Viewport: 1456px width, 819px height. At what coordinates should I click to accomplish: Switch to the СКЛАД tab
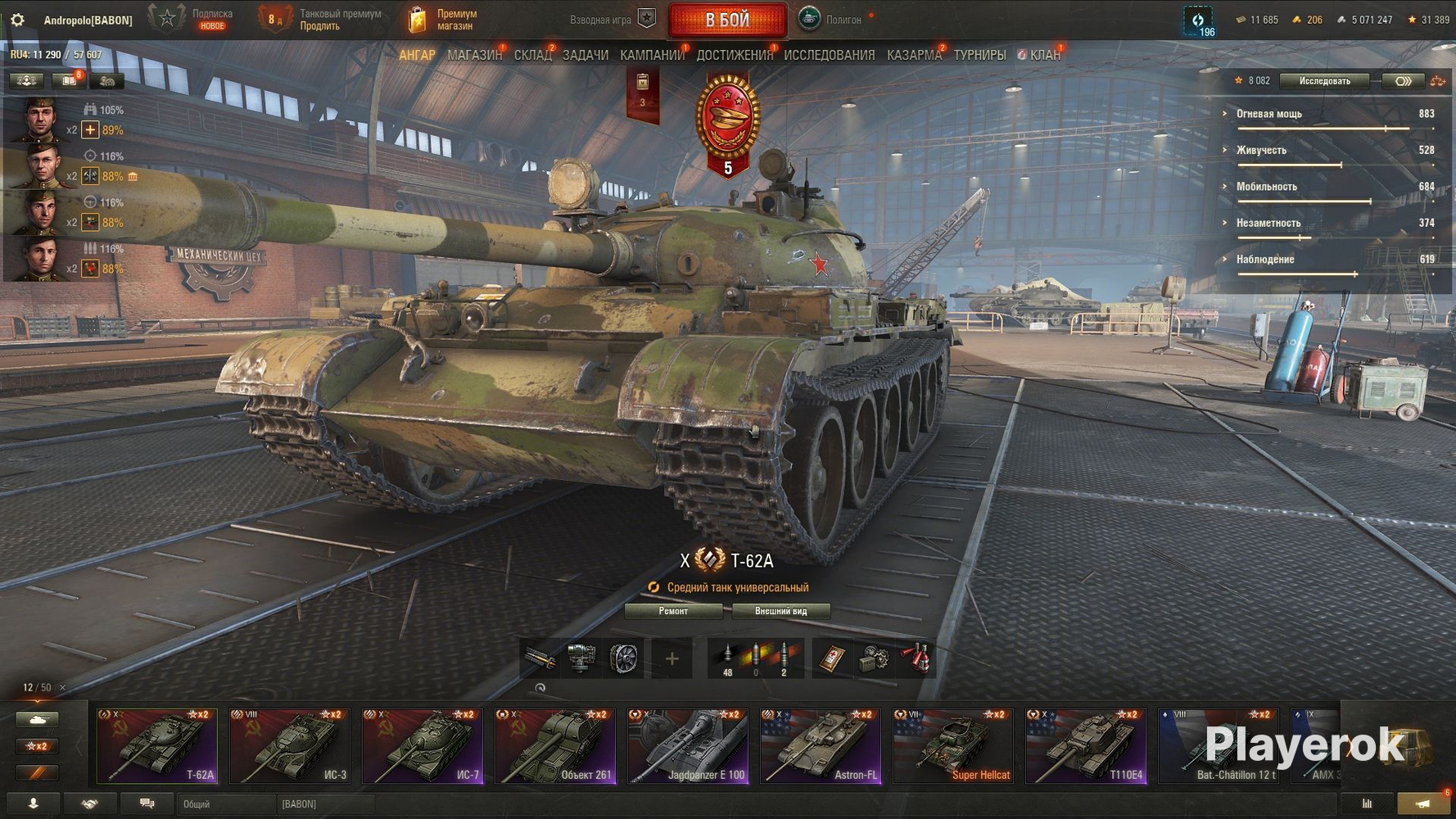click(532, 55)
